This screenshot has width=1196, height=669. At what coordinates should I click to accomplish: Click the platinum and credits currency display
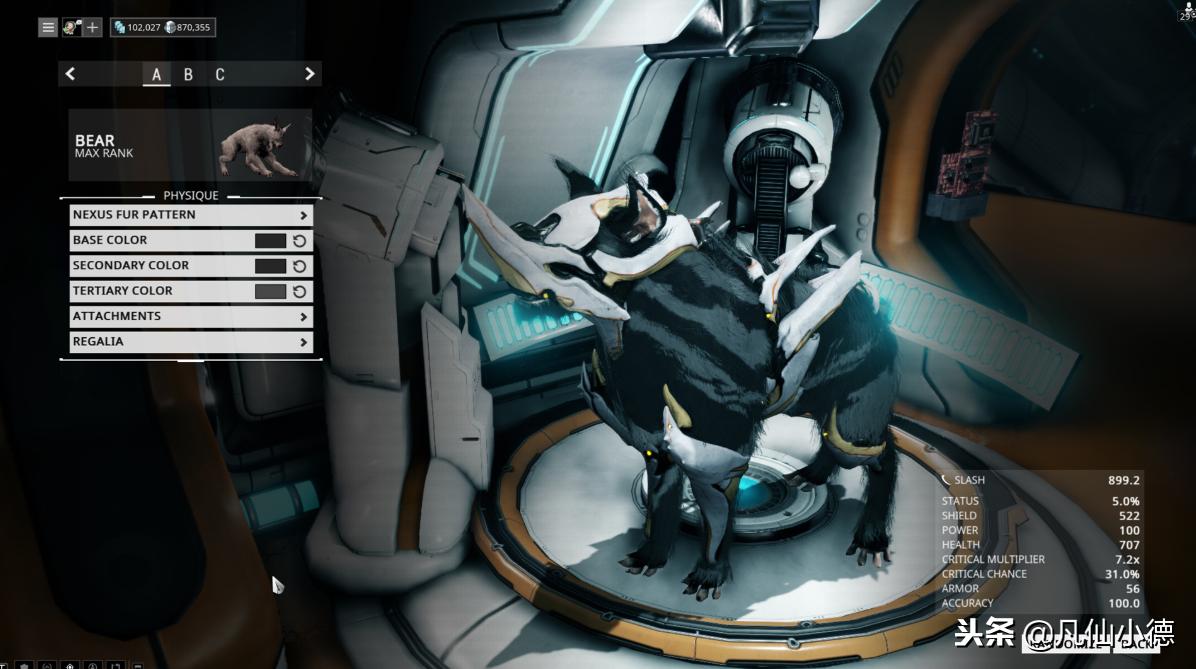tap(162, 27)
